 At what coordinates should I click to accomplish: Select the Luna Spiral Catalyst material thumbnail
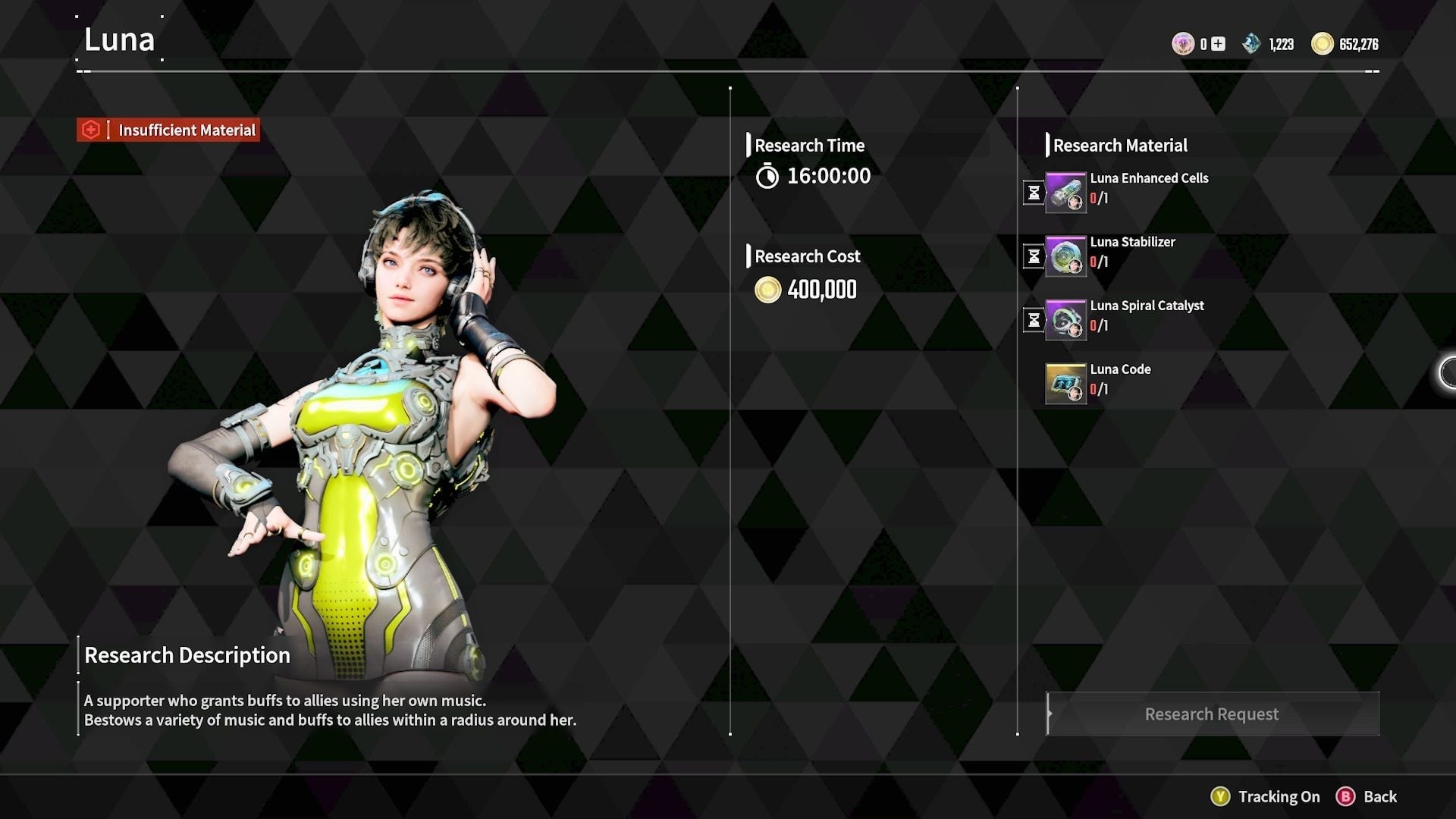(x=1065, y=319)
